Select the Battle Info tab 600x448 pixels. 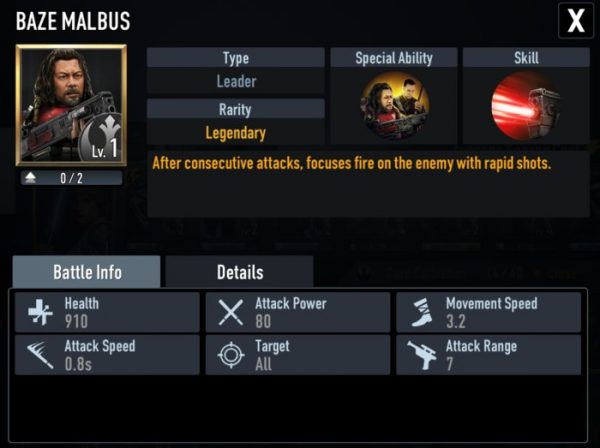pos(86,272)
